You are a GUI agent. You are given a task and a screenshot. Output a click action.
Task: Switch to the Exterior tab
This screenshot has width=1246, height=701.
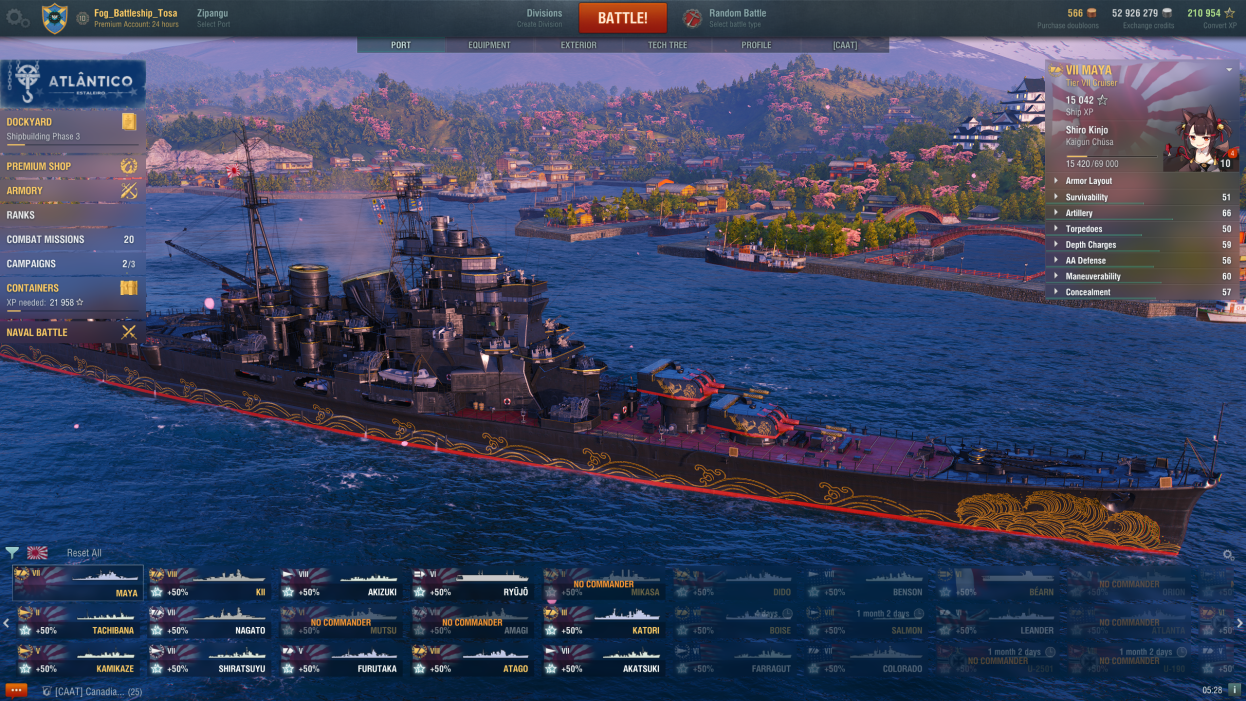(578, 45)
